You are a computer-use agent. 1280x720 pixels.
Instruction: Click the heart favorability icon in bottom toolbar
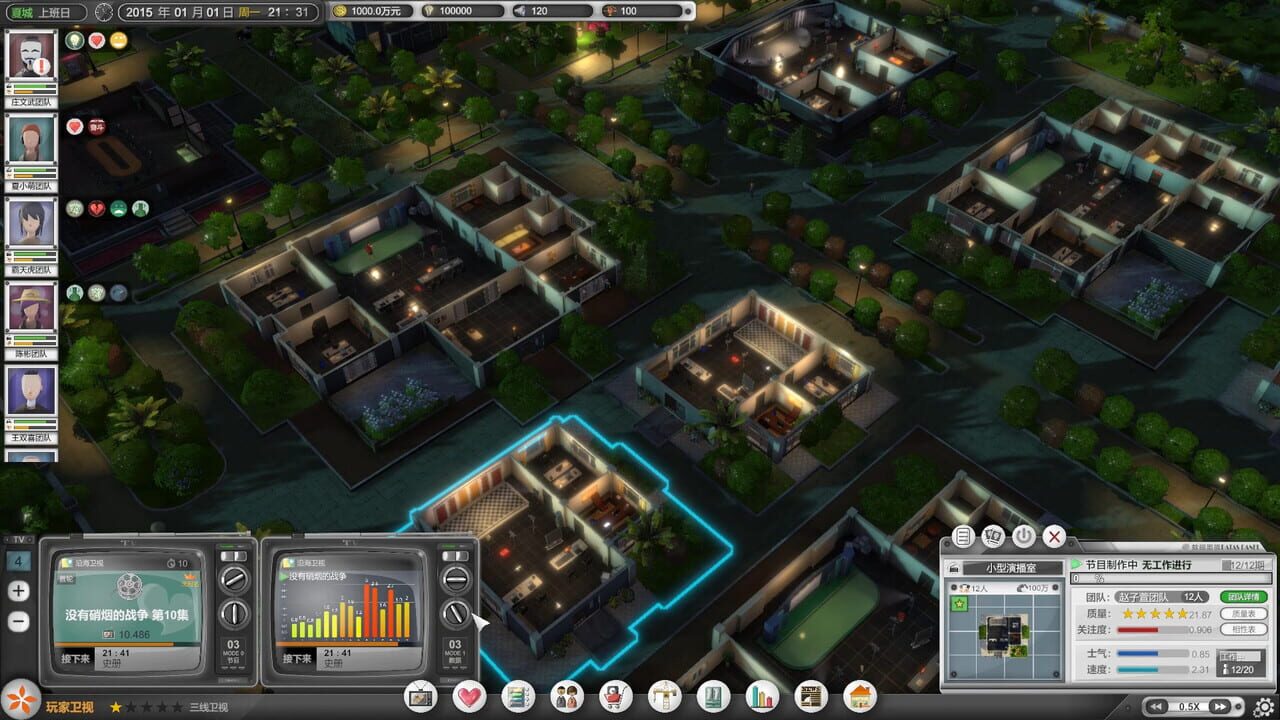[x=469, y=698]
